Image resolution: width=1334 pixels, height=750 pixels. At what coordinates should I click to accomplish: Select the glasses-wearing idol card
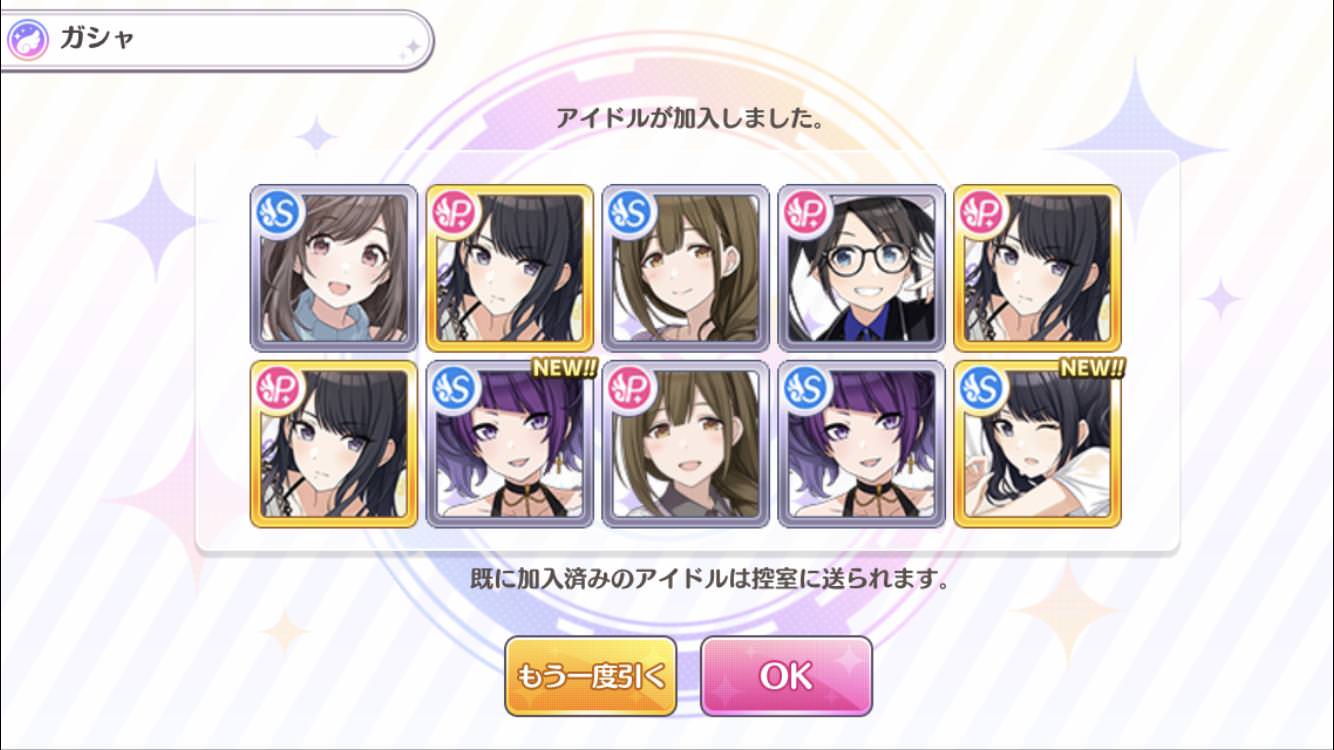coord(862,268)
